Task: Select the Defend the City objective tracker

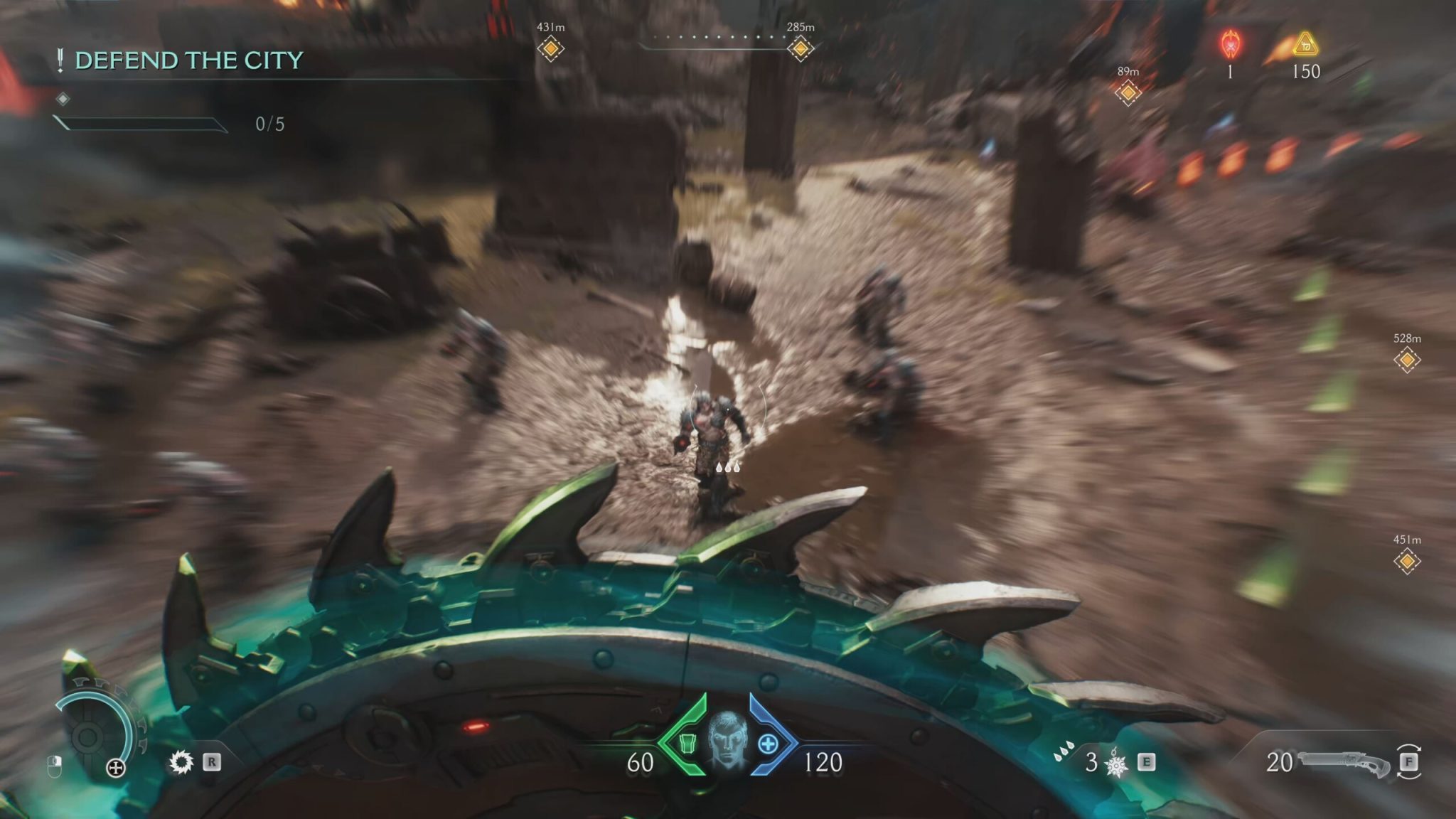Action: coord(188,60)
